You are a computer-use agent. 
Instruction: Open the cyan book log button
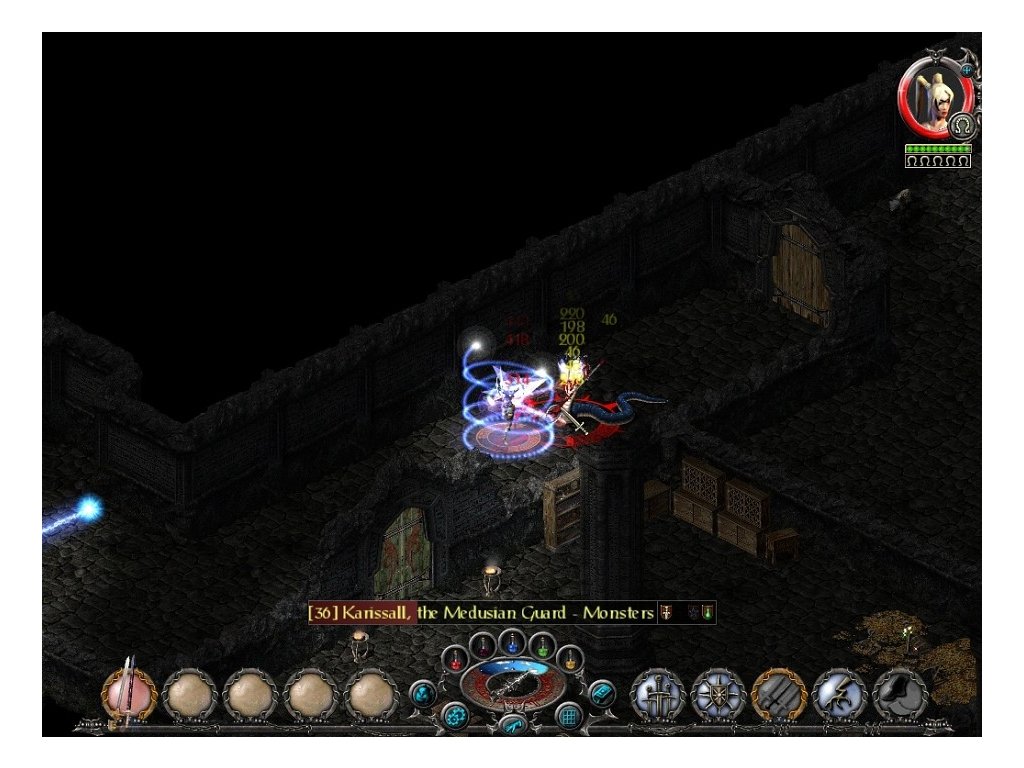click(601, 691)
